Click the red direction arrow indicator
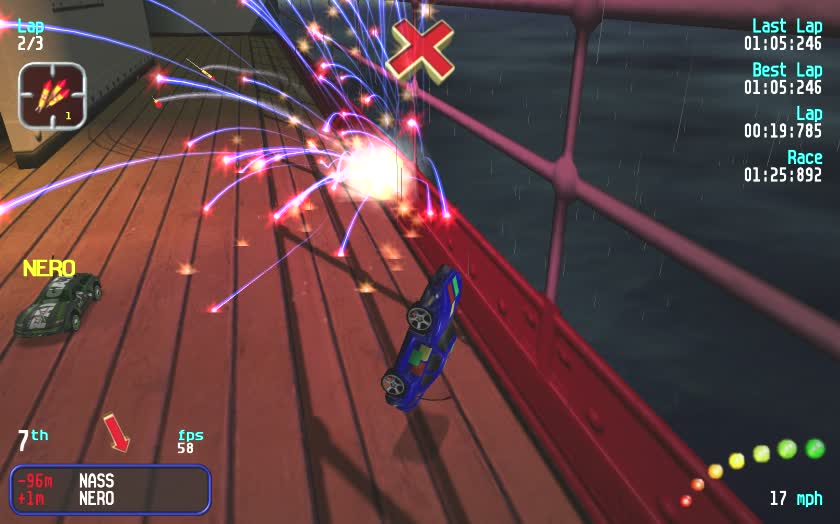 (x=117, y=432)
